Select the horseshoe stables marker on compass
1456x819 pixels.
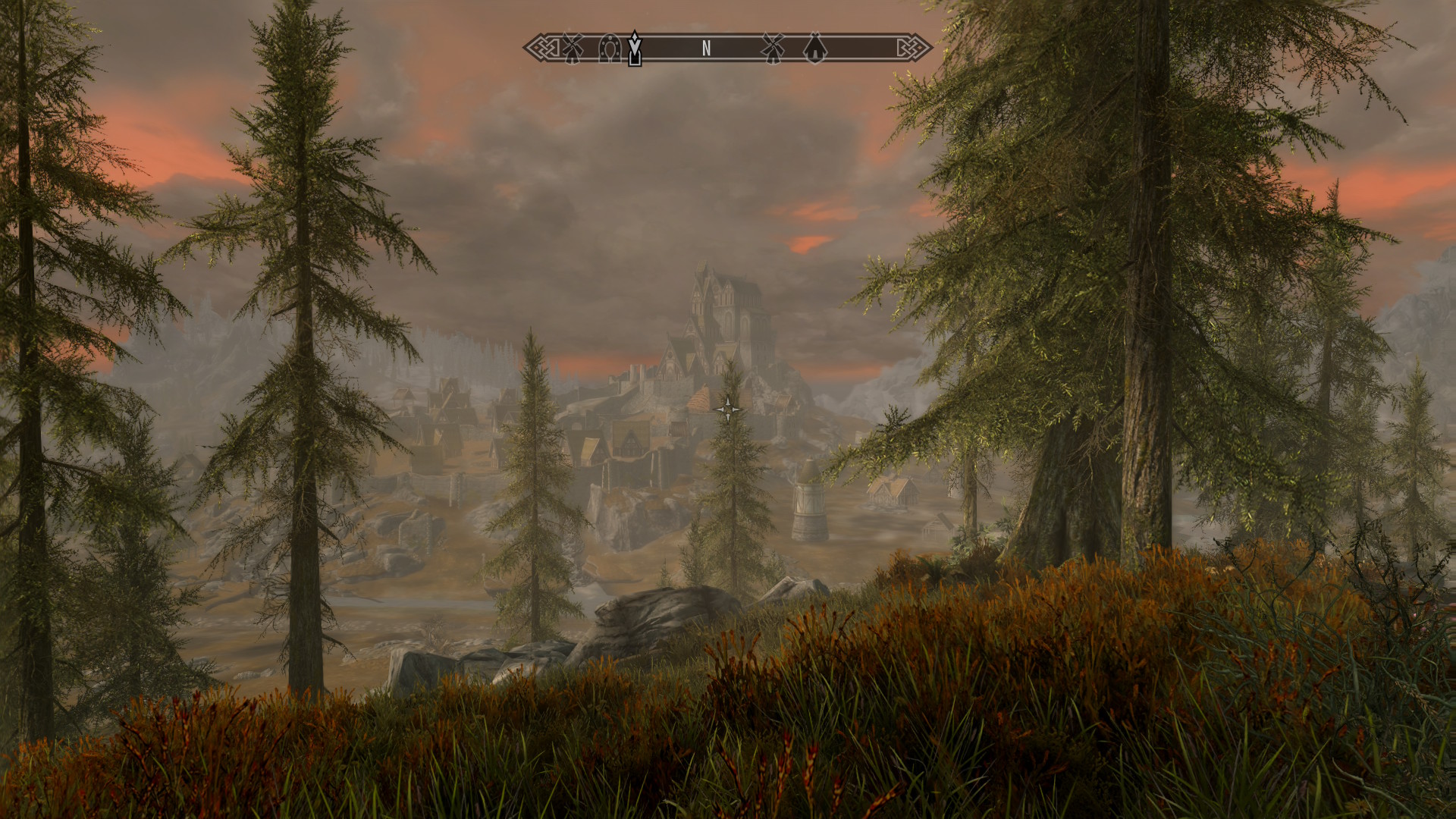[609, 49]
